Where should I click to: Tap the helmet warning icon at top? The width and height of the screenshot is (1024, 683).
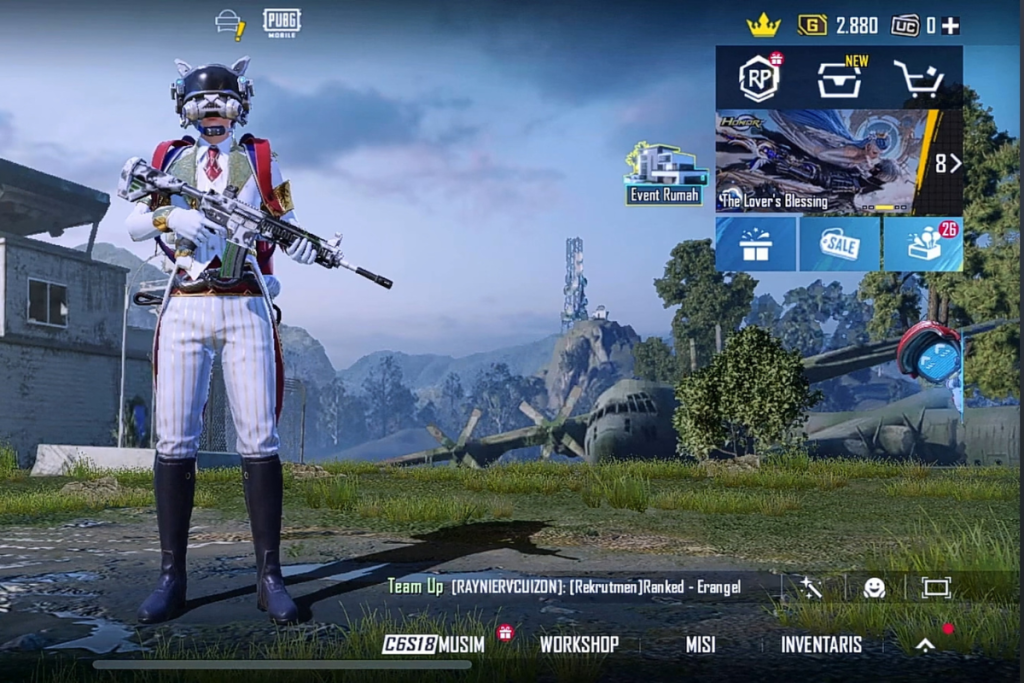pos(230,24)
